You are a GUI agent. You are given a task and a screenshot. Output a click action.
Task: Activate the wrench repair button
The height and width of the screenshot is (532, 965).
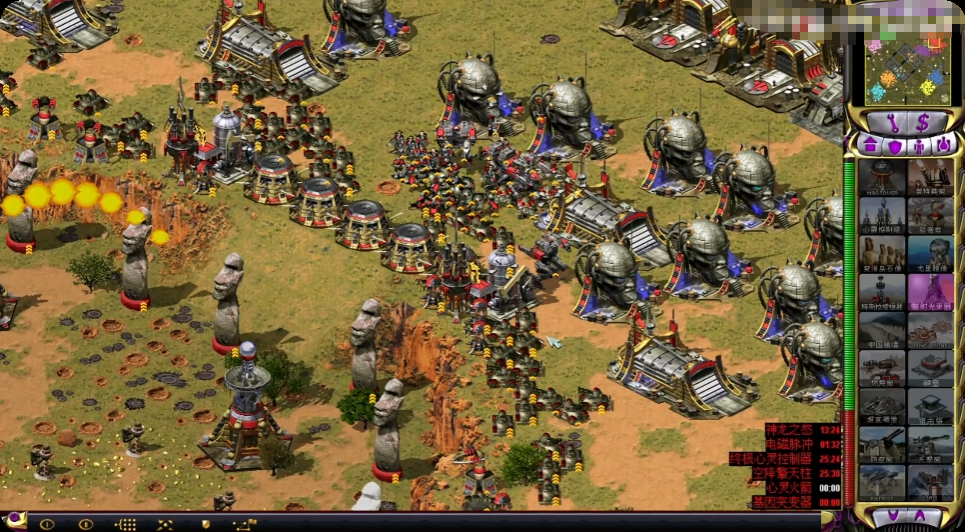click(895, 122)
